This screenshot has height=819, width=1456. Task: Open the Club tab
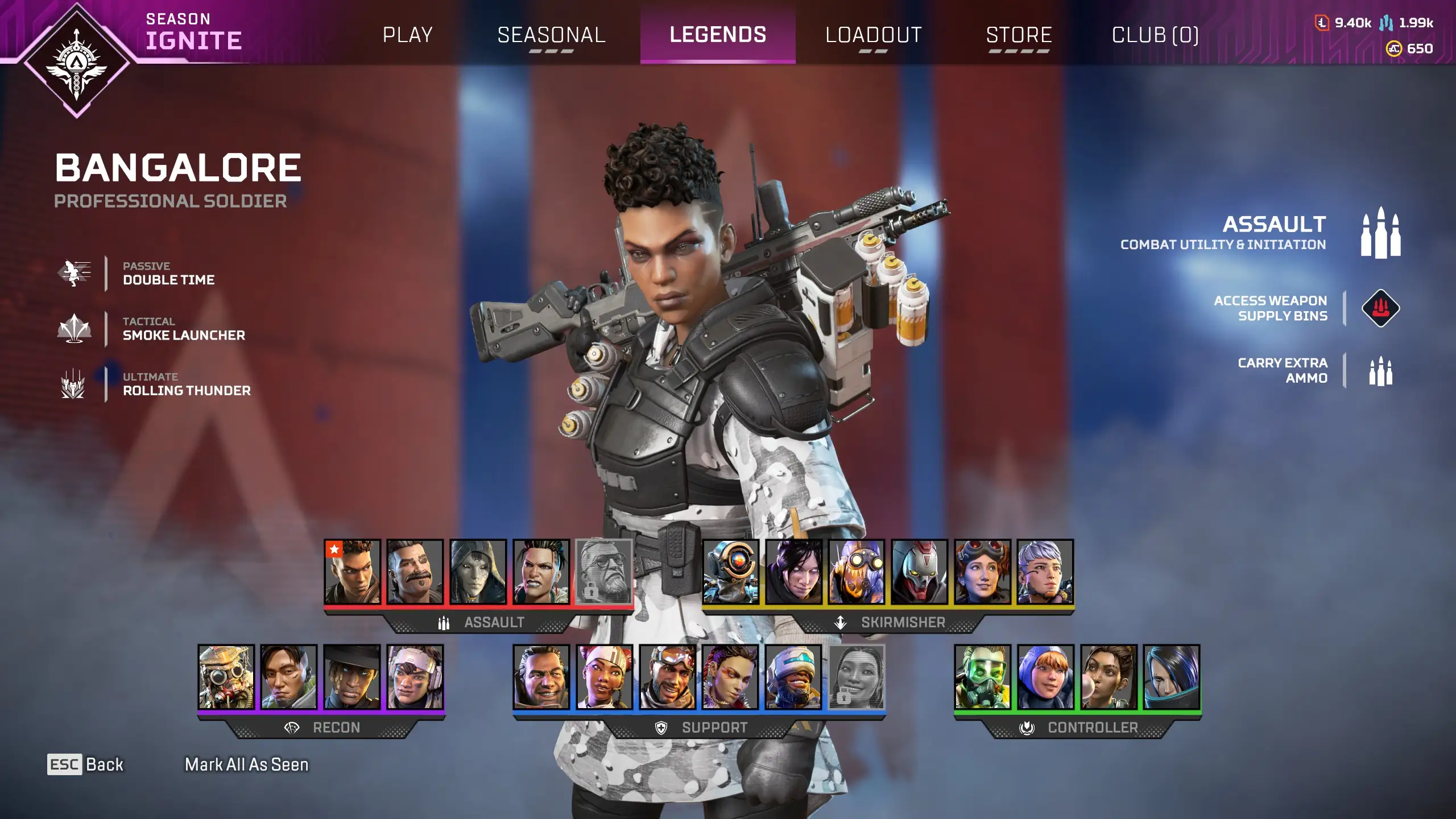click(x=1155, y=35)
